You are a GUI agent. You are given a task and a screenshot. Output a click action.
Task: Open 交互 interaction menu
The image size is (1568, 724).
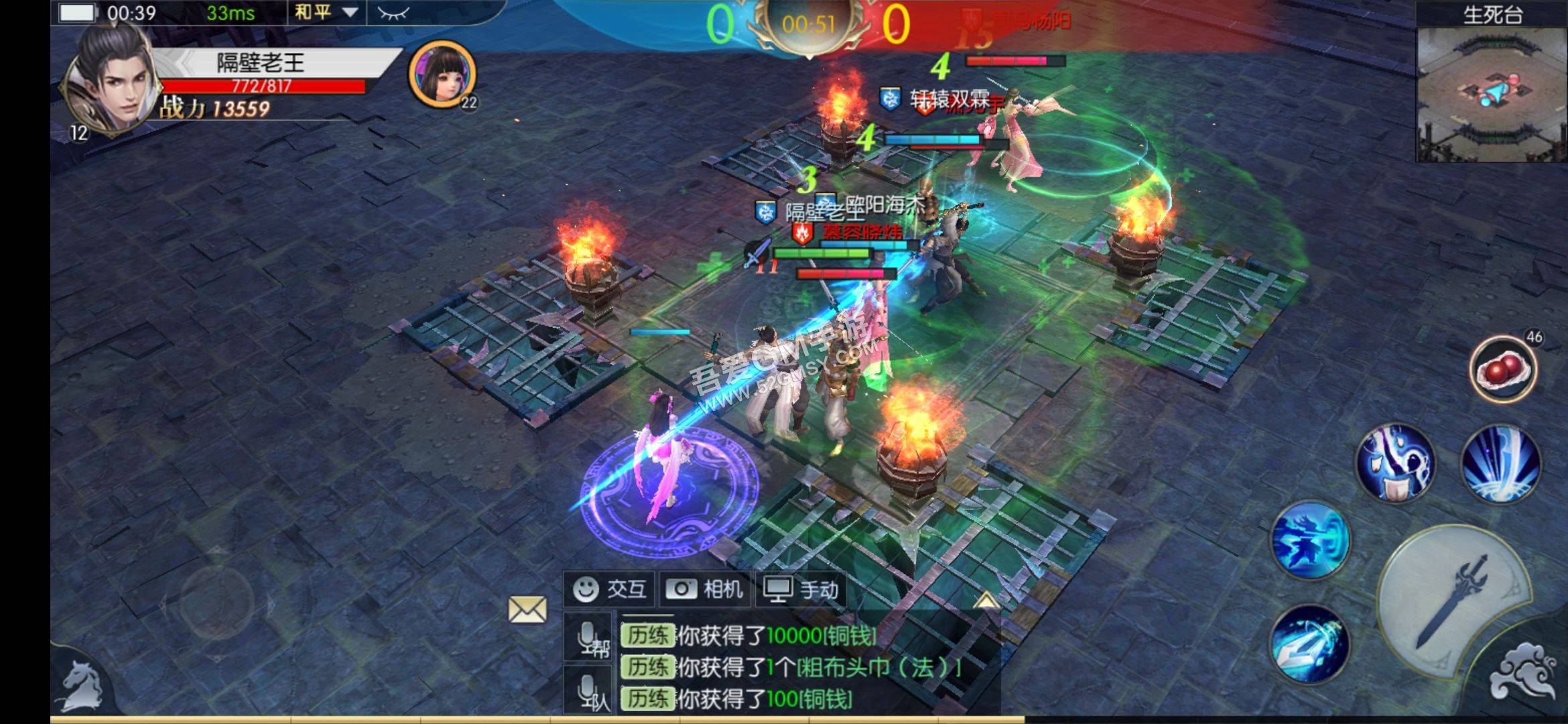610,590
